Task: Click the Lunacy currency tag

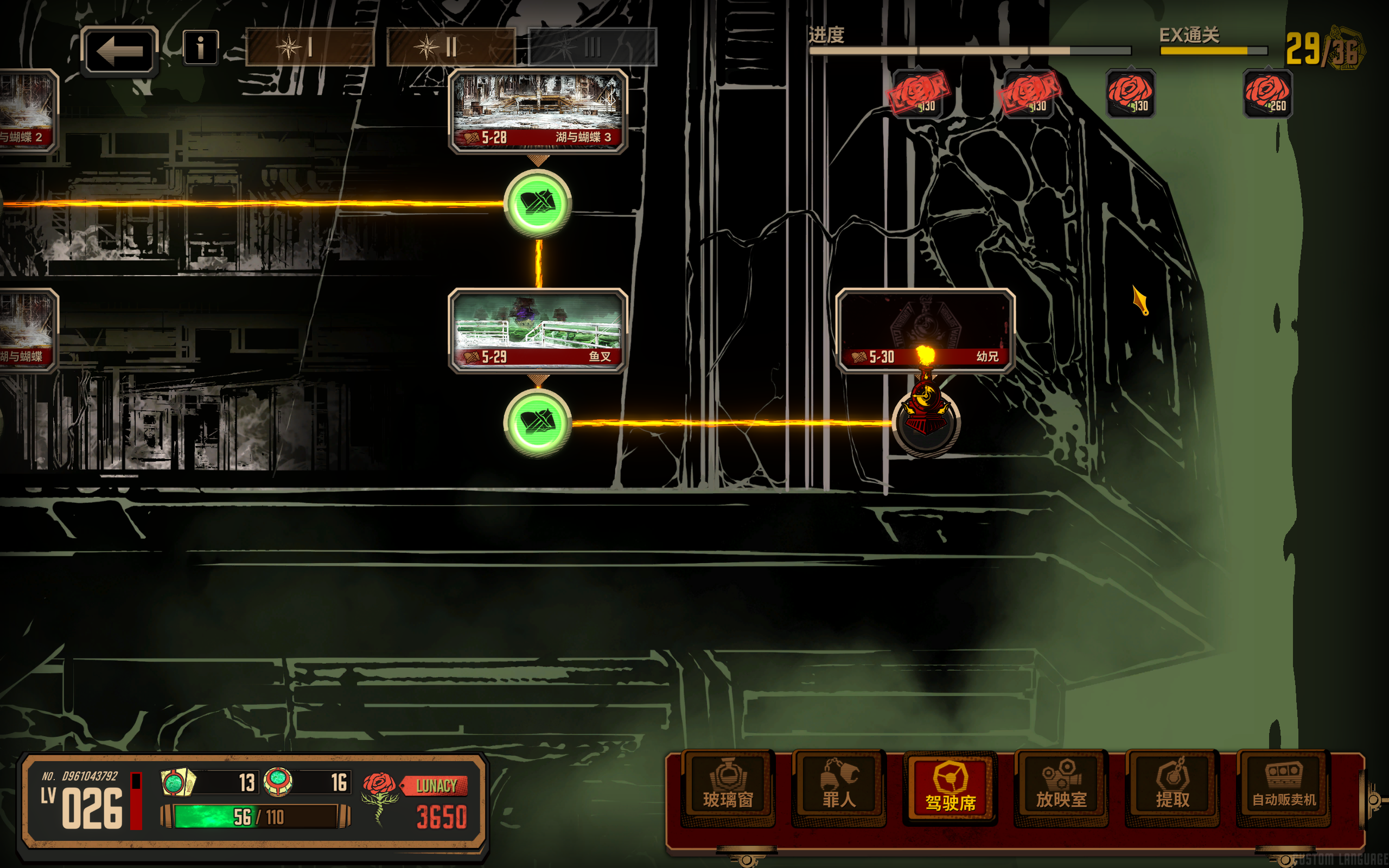Action: 436,786
